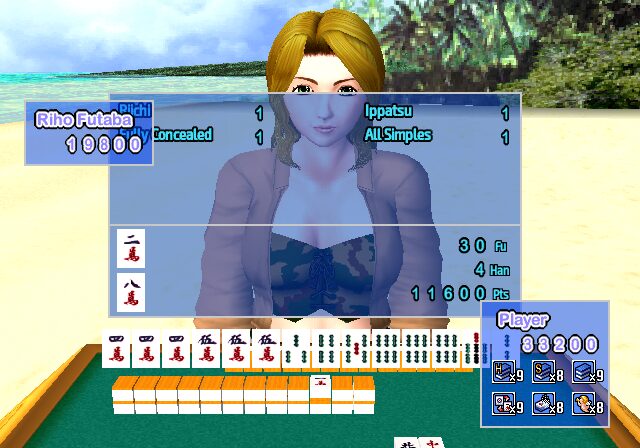The height and width of the screenshot is (448, 640).
Task: Activate the tile swap item
Action: (502, 403)
